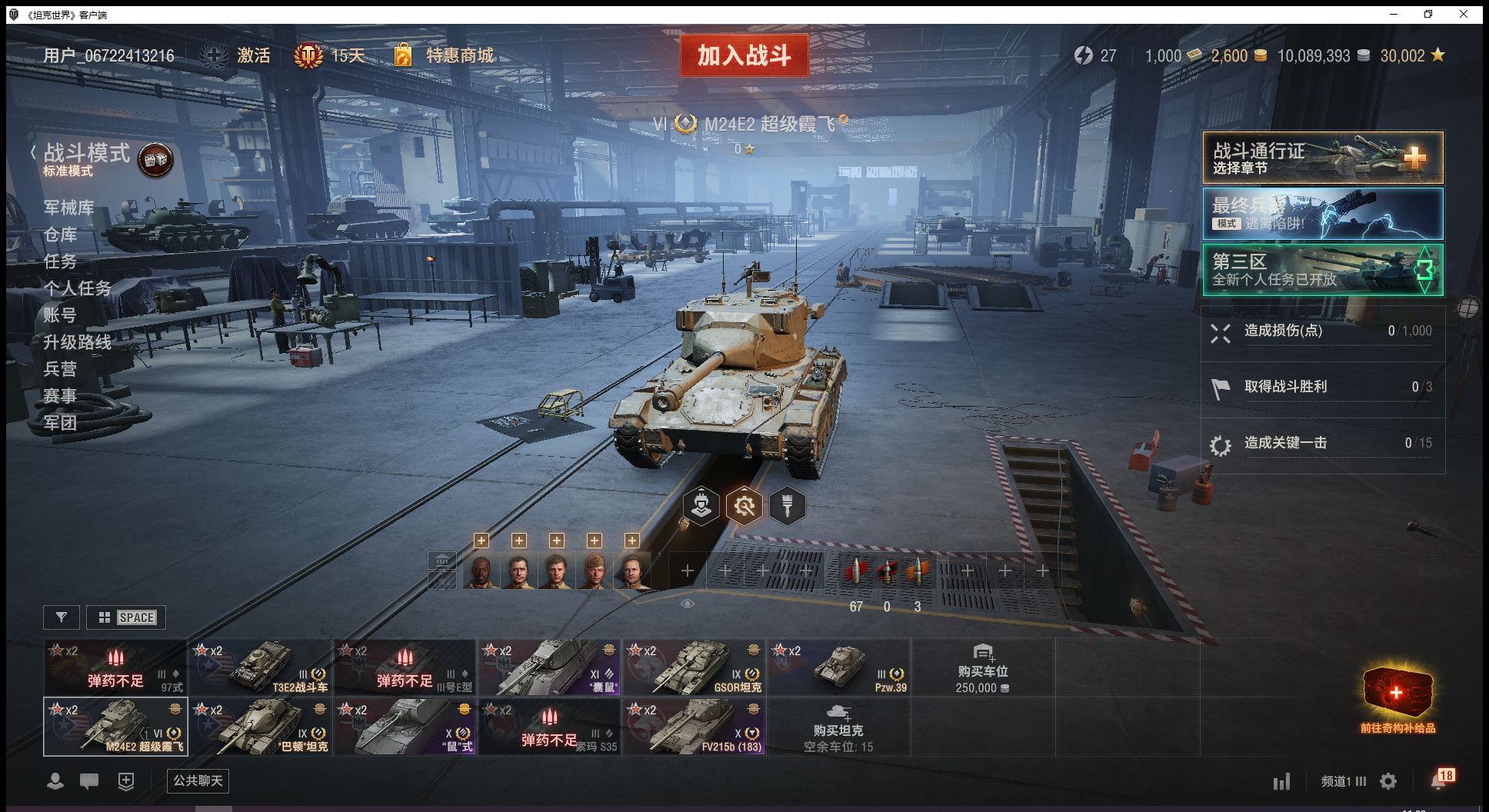The width and height of the screenshot is (1489, 812).
Task: Open the tank carousel filter
Action: [x=62, y=617]
